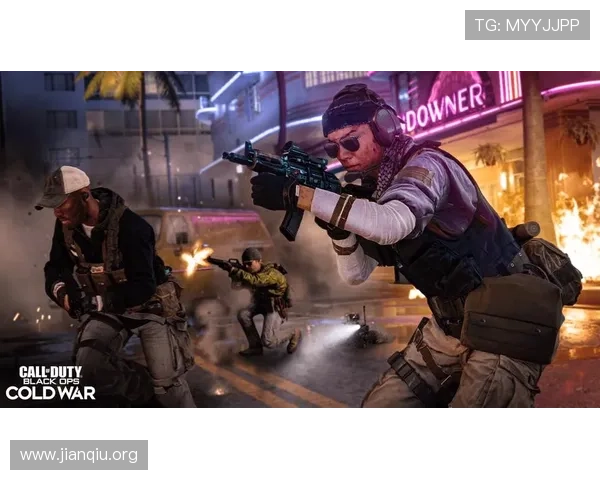Screen dimensions: 600x480
Task: Open the www.jianqiu.org website link
Action: coord(79,456)
